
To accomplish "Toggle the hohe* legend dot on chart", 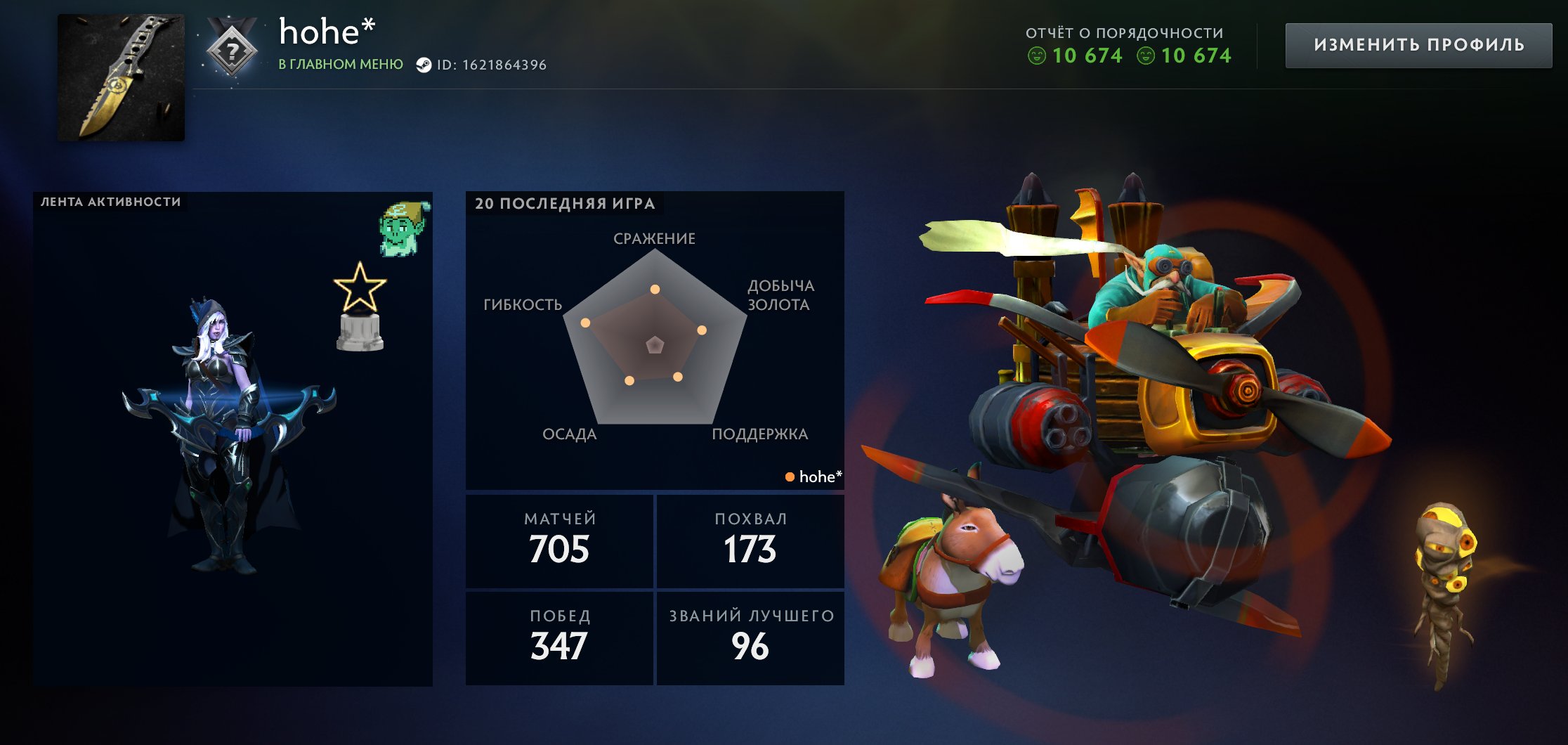I will point(790,477).
